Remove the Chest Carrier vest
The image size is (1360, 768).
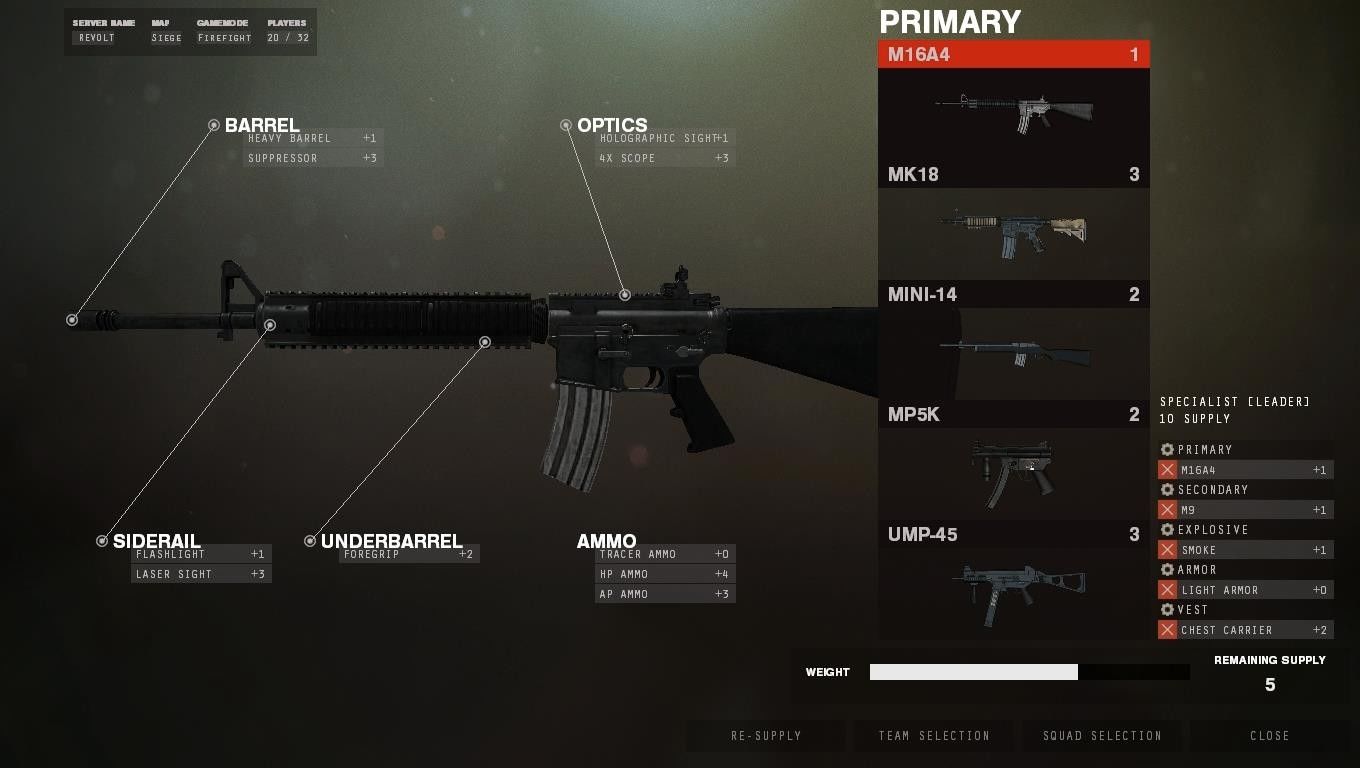[1167, 630]
